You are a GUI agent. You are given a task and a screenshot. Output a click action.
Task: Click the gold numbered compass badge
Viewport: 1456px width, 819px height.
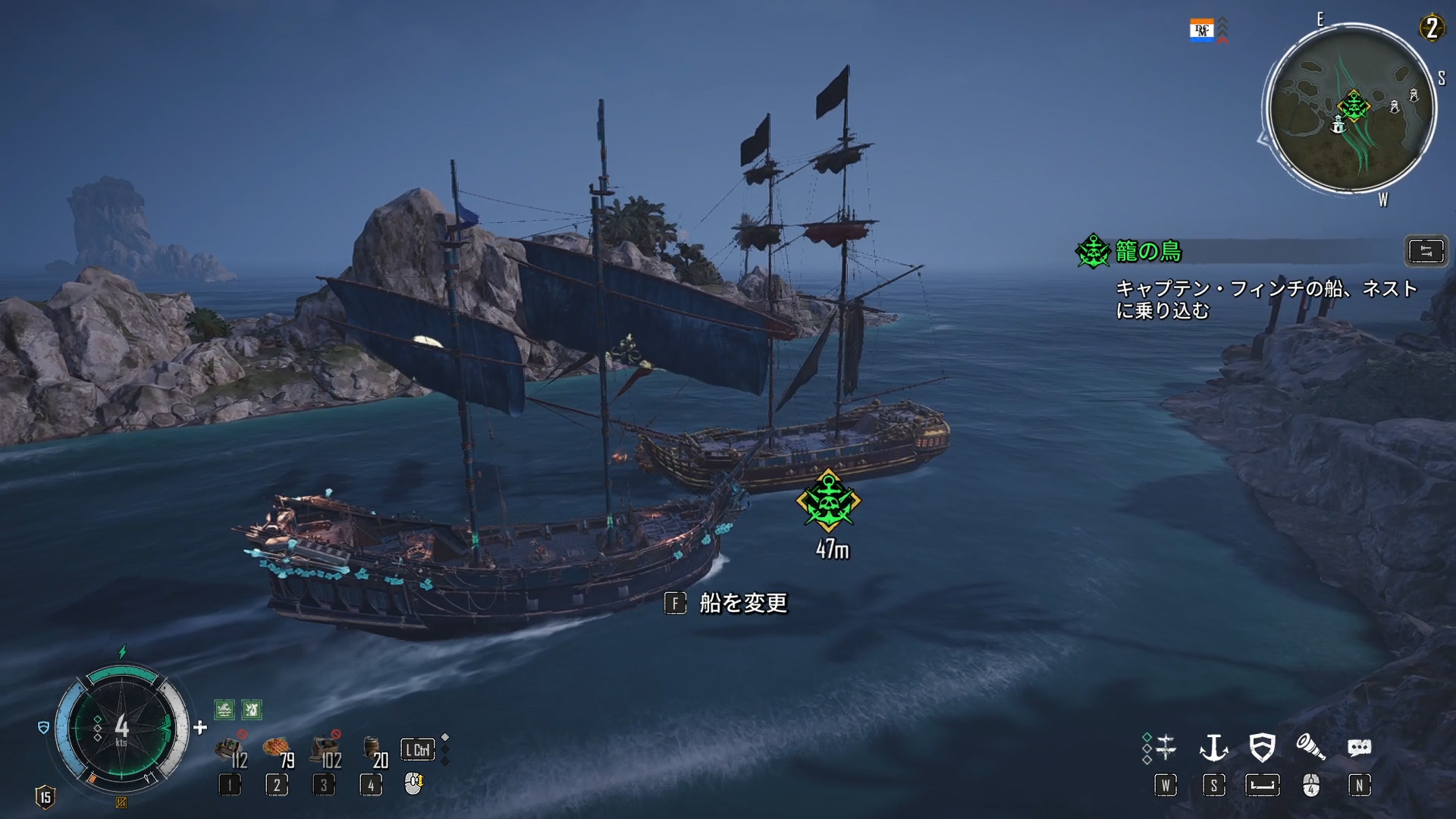pos(1431,29)
